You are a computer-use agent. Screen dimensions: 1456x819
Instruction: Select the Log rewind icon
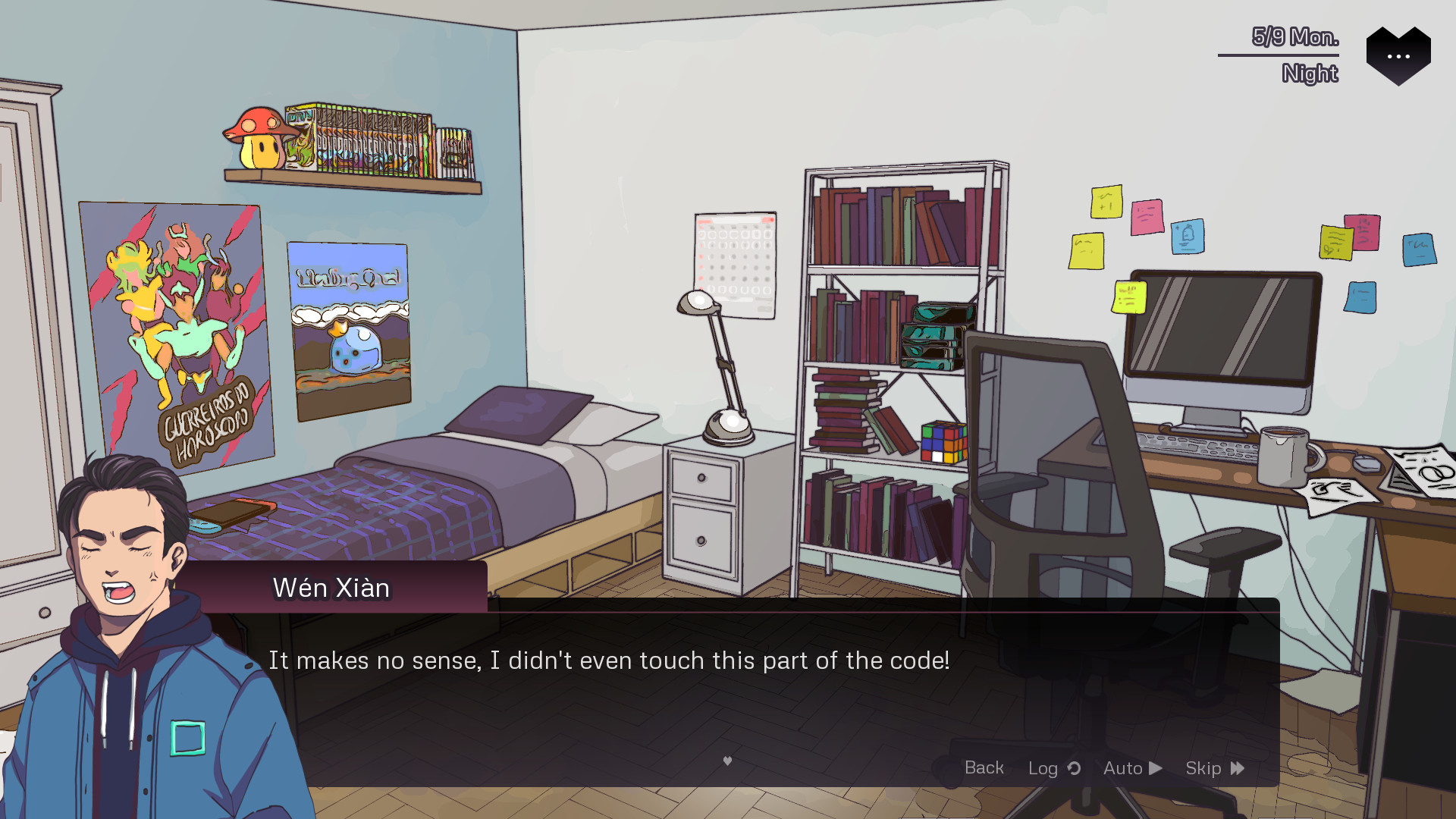click(x=1074, y=768)
